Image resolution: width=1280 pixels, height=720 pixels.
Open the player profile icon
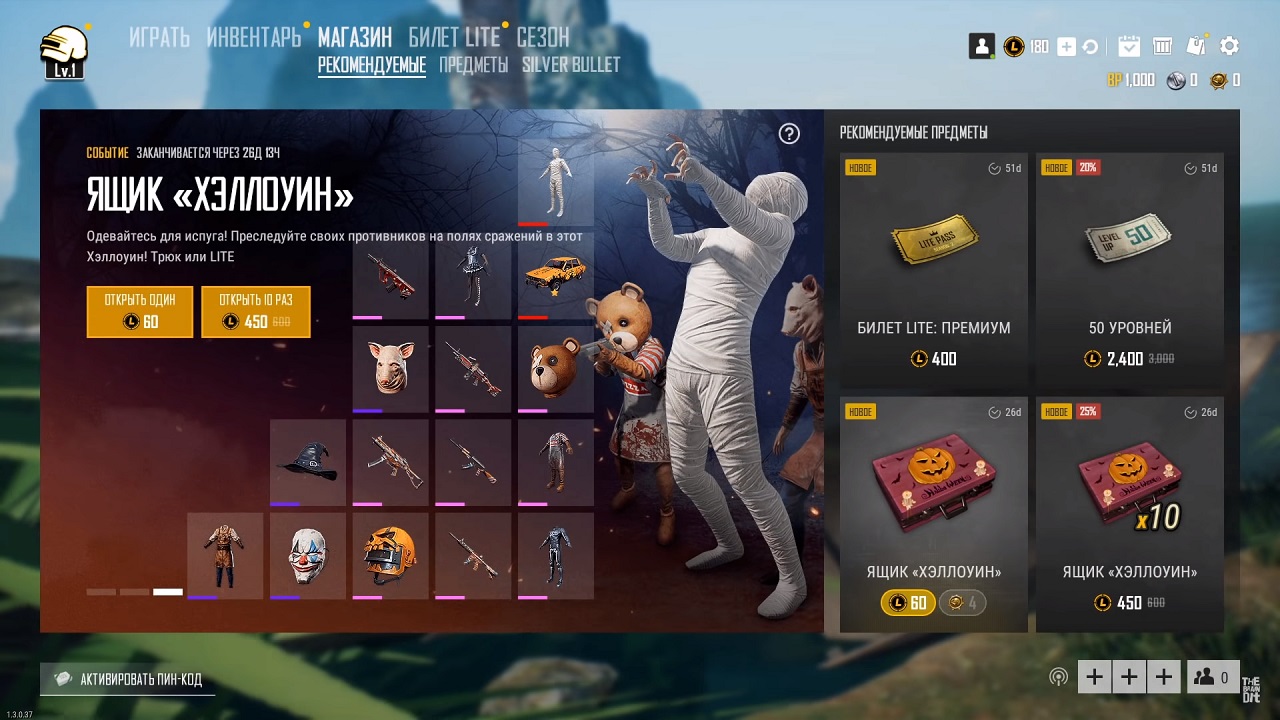pyautogui.click(x=981, y=46)
